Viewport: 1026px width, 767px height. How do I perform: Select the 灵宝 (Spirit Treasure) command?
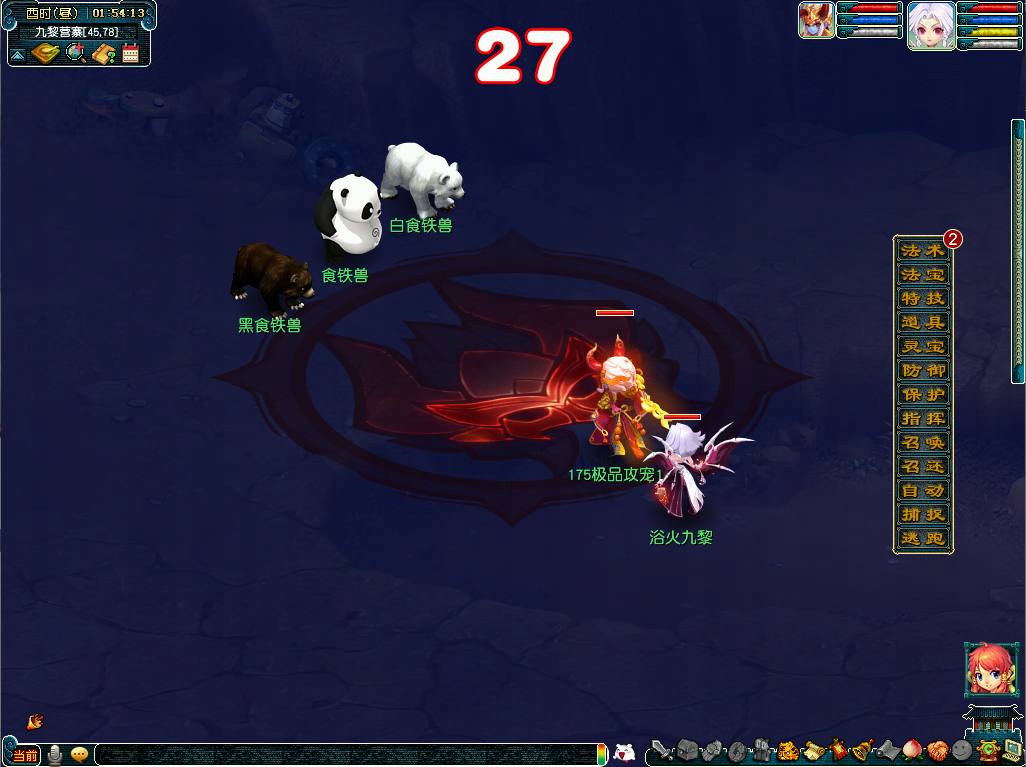[921, 346]
